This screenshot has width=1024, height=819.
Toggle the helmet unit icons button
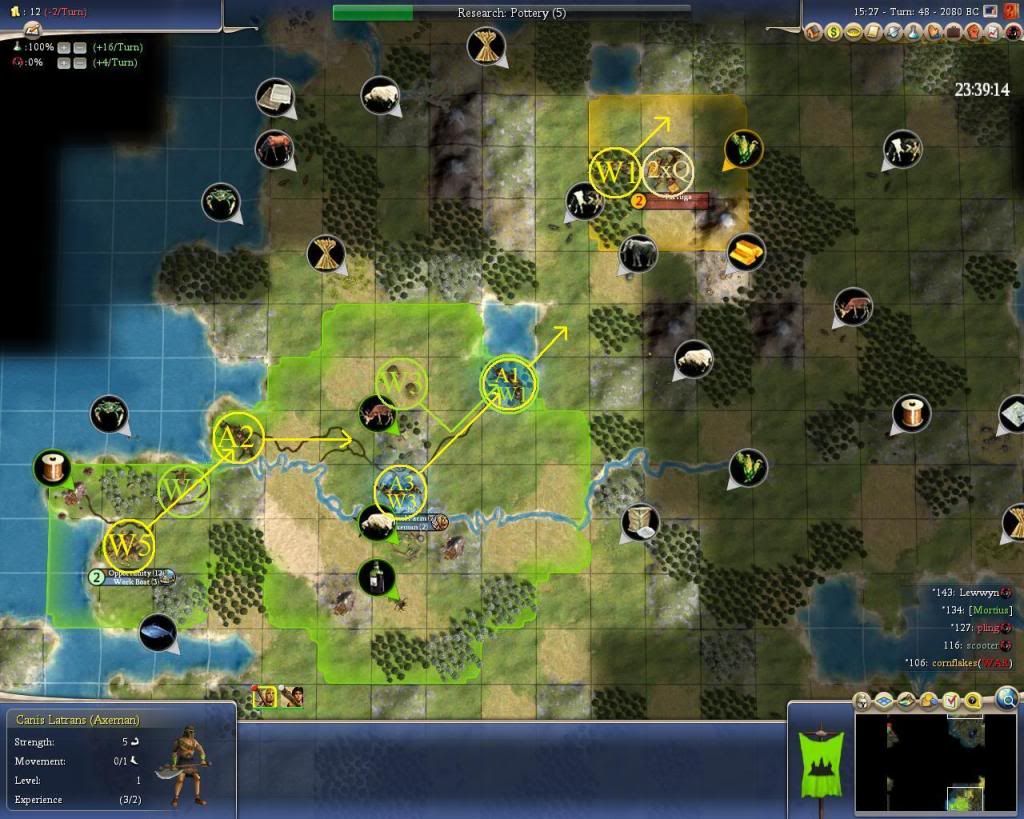[x=860, y=700]
